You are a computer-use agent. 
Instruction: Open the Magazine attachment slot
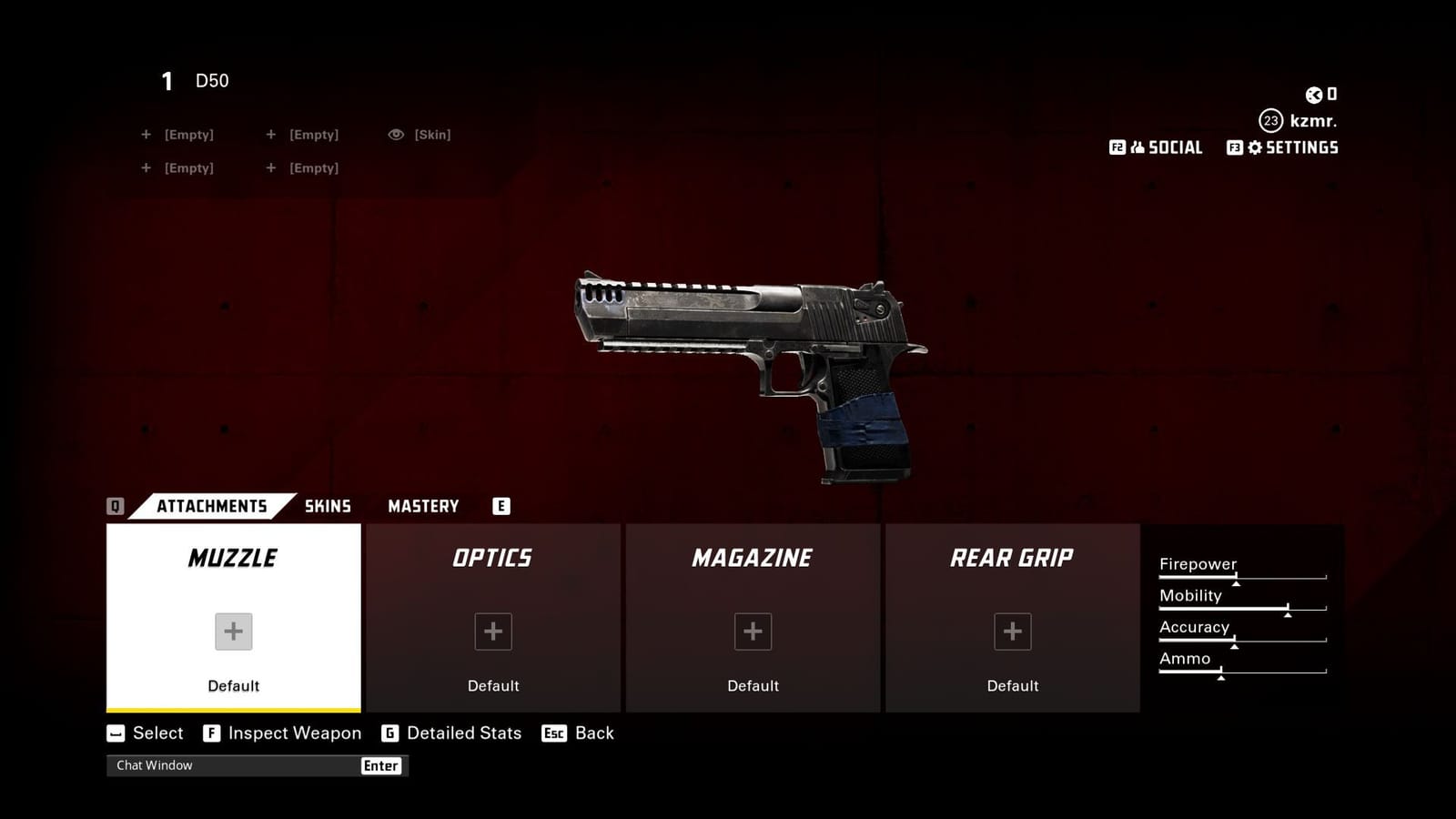pos(753,631)
